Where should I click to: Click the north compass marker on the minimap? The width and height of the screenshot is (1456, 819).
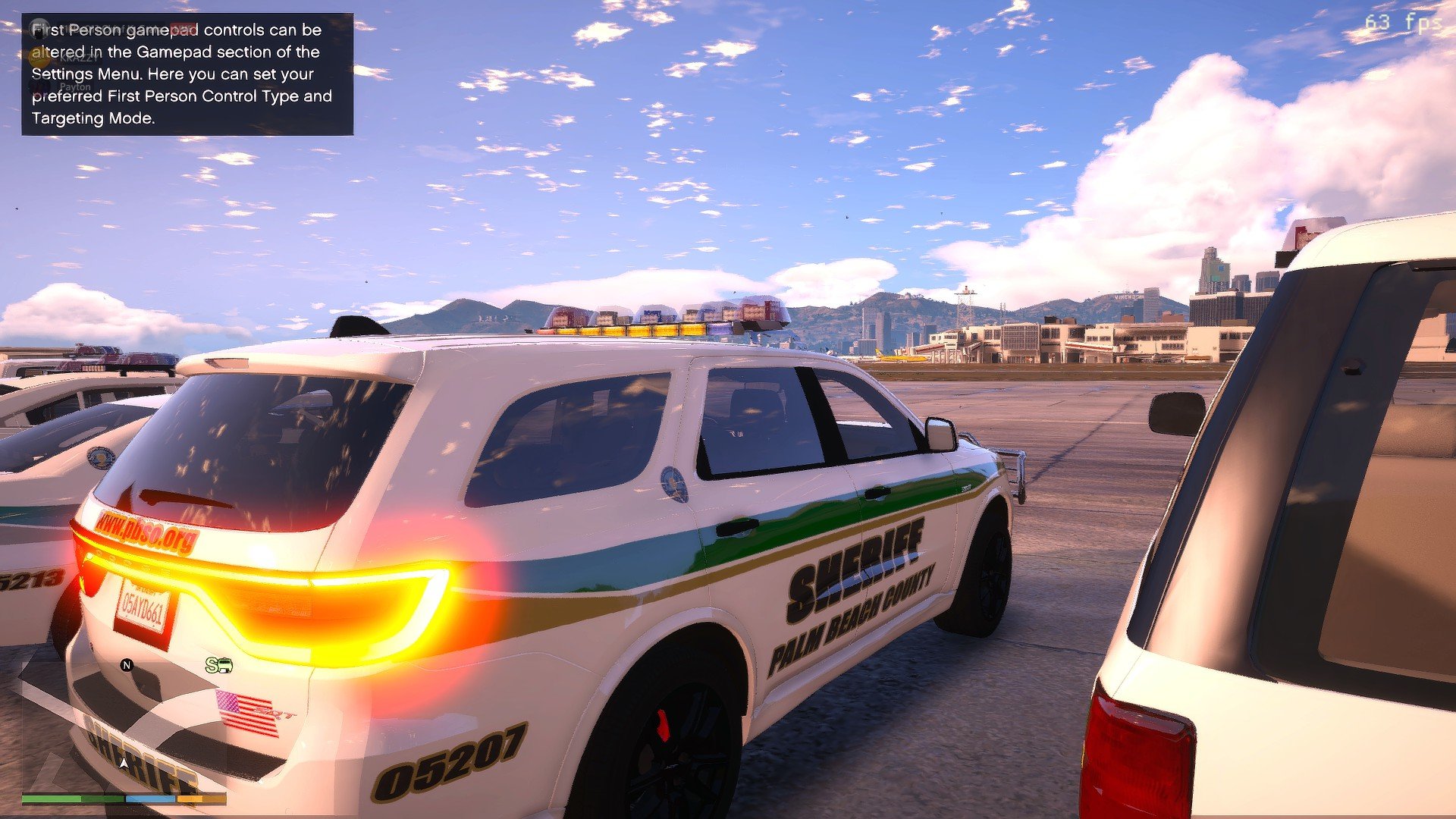click(127, 665)
